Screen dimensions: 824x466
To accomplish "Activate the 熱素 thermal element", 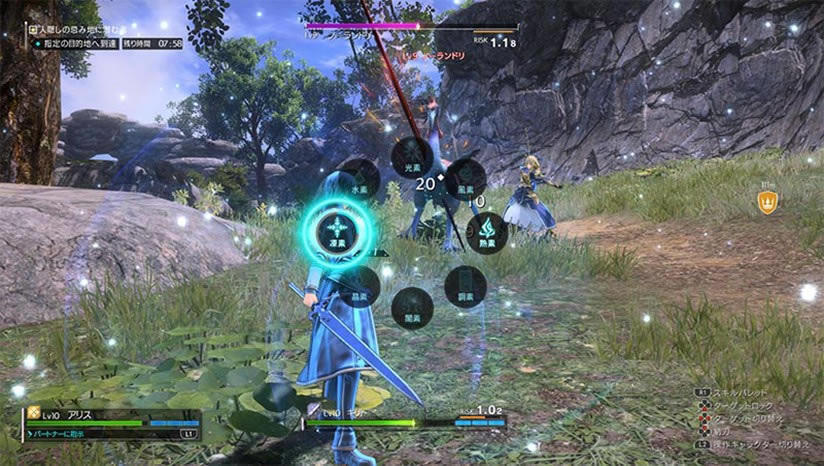I will coord(487,232).
